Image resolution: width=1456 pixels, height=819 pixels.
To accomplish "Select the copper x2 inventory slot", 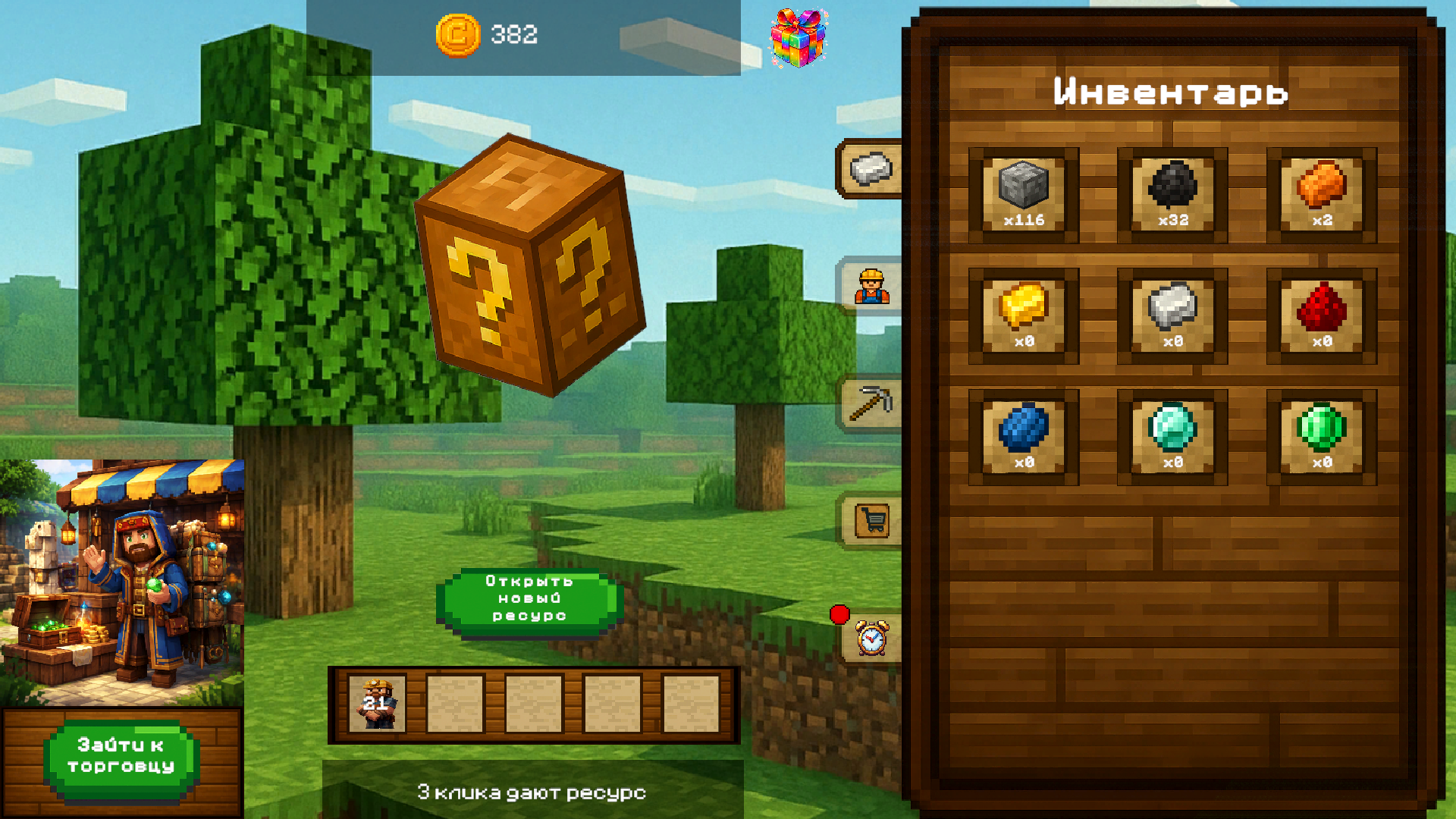I will (1322, 196).
